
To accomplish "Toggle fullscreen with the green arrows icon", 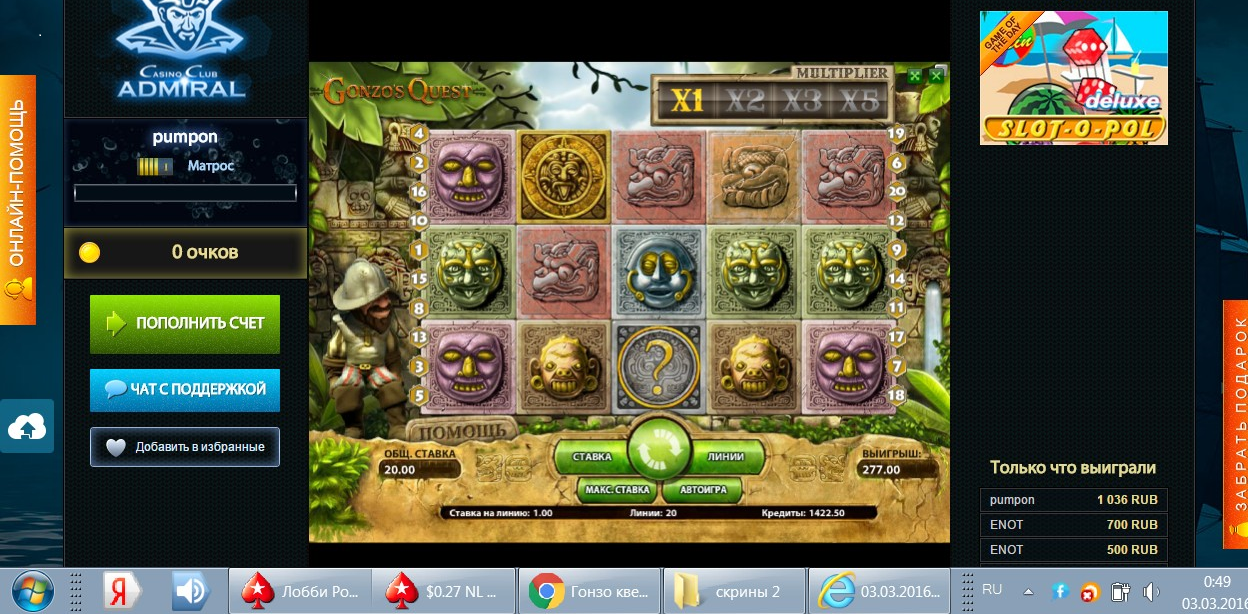I will 914,75.
